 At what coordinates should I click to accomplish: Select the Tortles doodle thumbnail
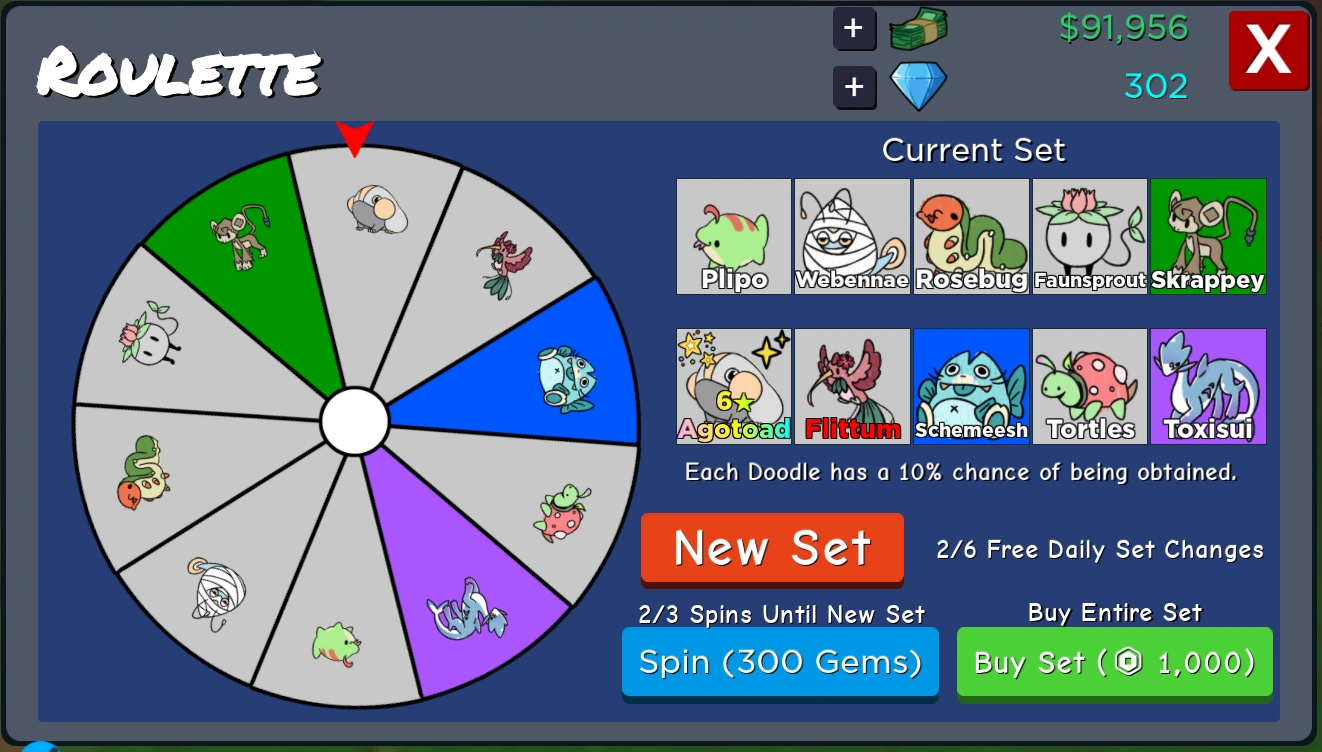click(1089, 386)
